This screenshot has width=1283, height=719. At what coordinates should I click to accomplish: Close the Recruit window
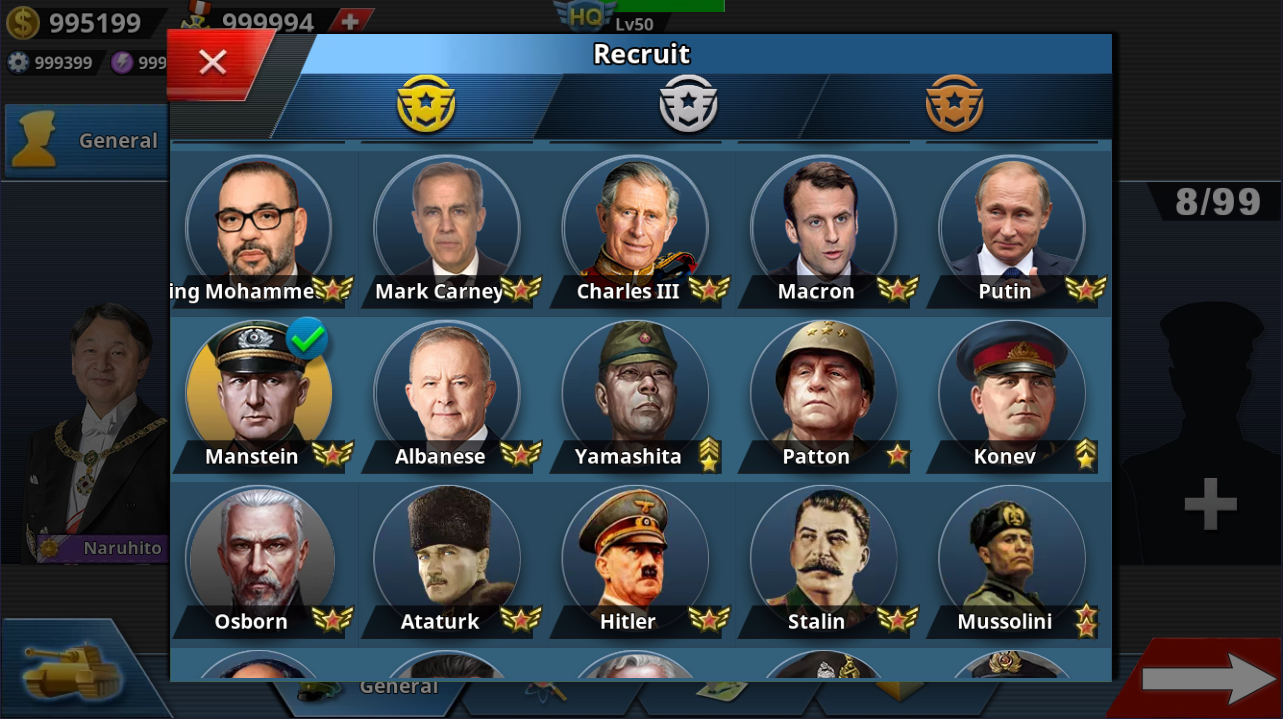213,63
